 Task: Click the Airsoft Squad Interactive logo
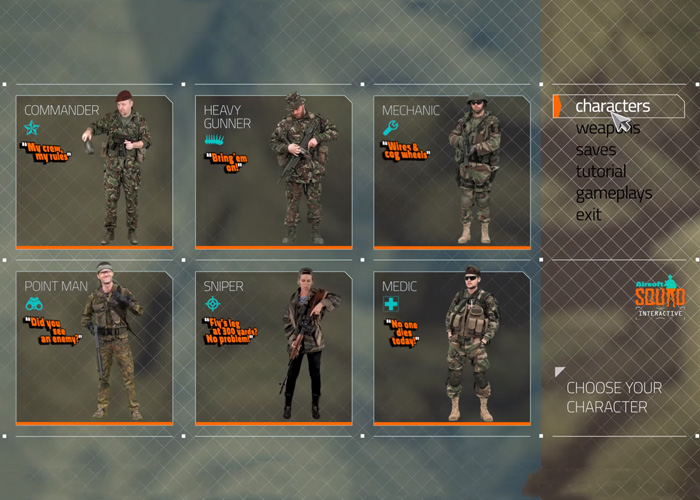(660, 298)
